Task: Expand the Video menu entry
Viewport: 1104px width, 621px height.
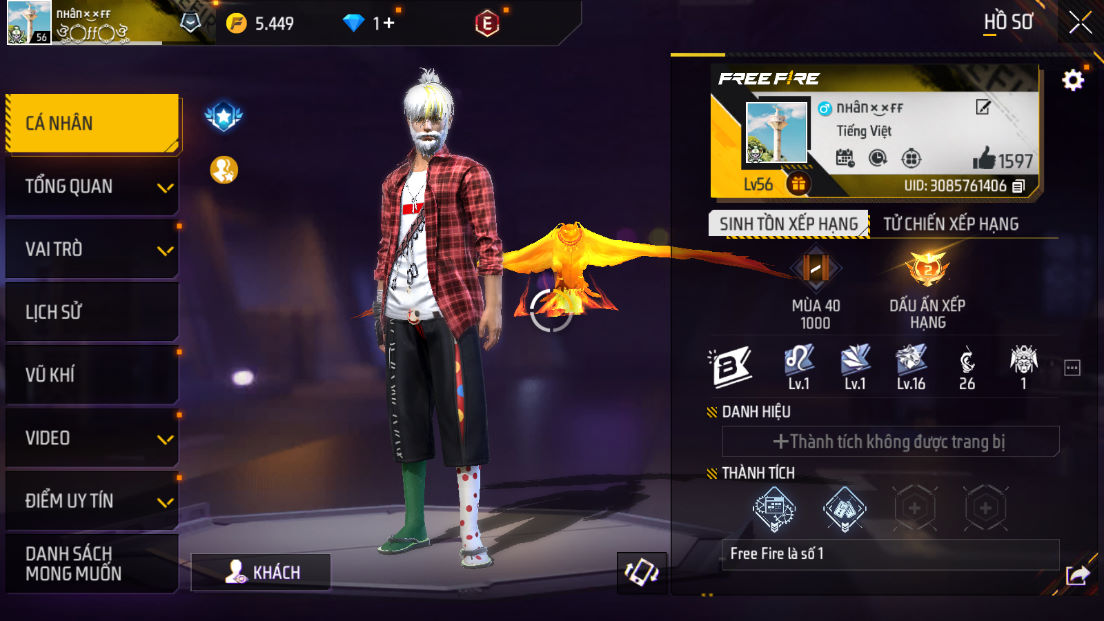Action: click(x=92, y=439)
